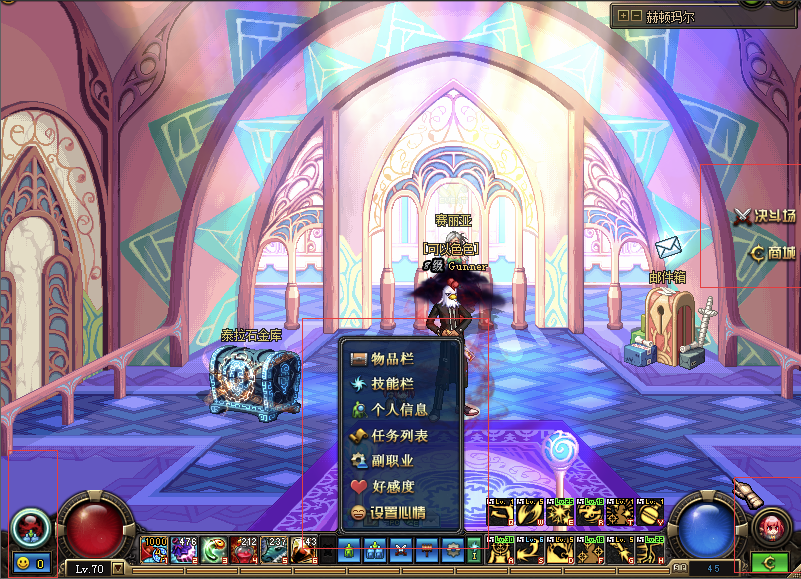Open the 商城 shop button

click(x=773, y=253)
